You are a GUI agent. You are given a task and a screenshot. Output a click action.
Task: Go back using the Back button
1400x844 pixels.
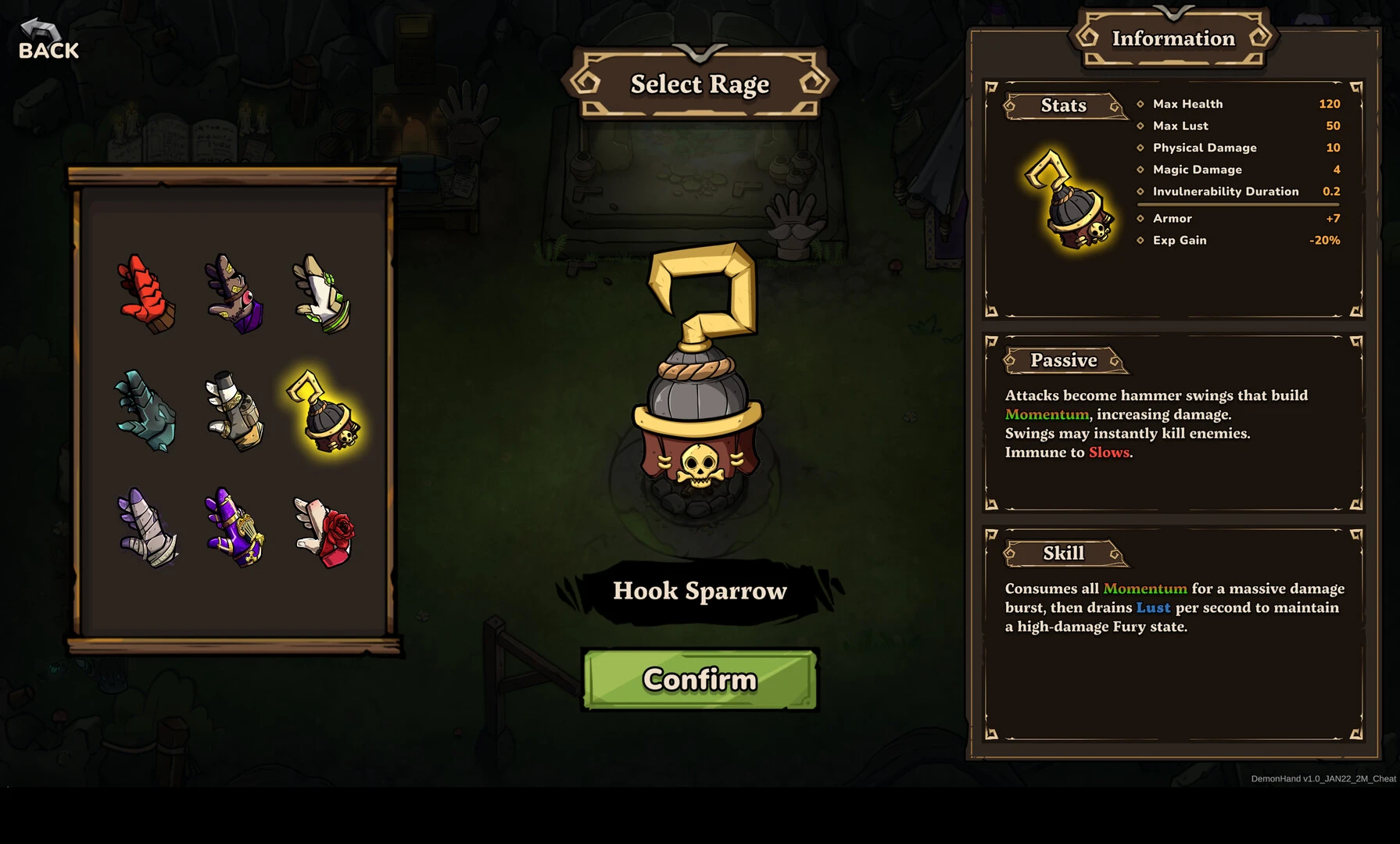48,41
